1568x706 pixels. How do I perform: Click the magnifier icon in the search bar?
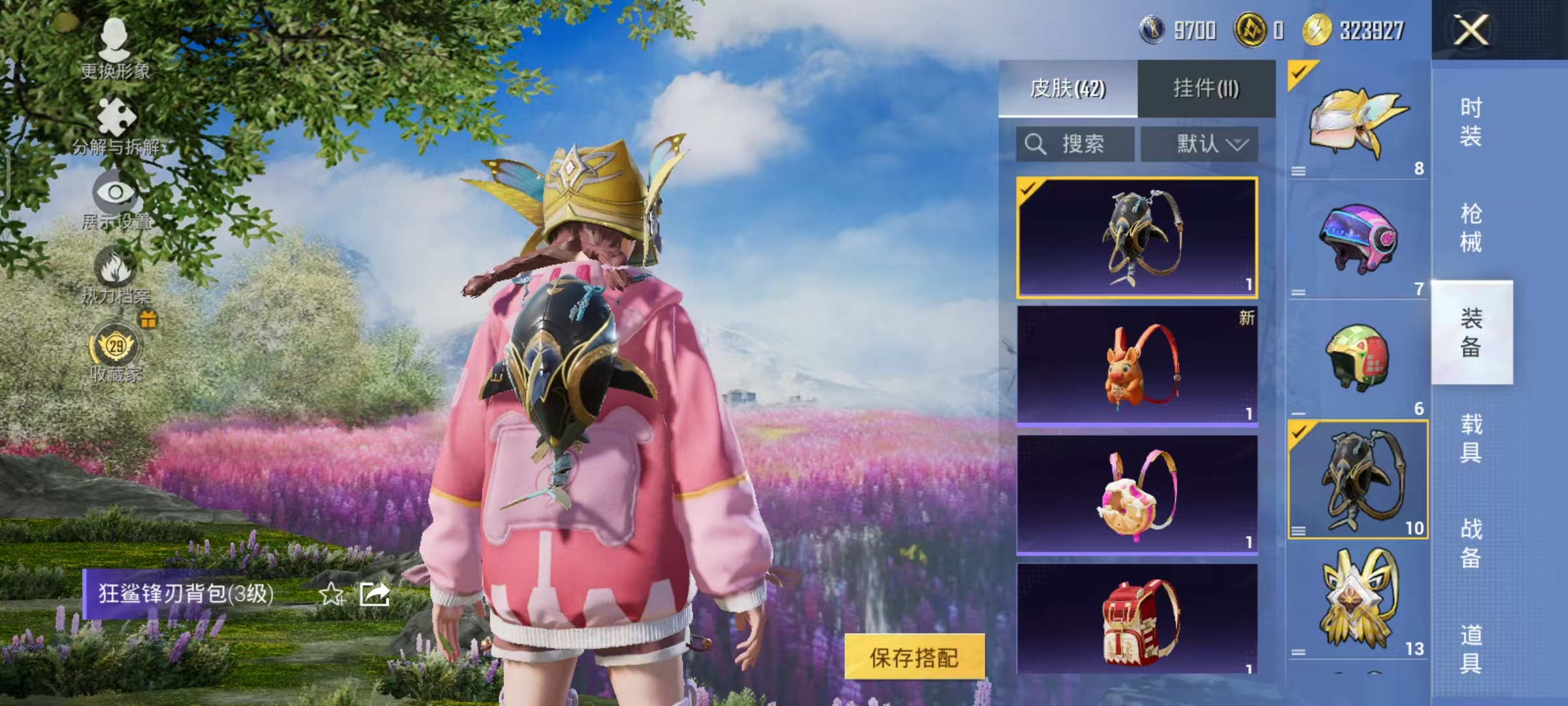[x=1036, y=144]
